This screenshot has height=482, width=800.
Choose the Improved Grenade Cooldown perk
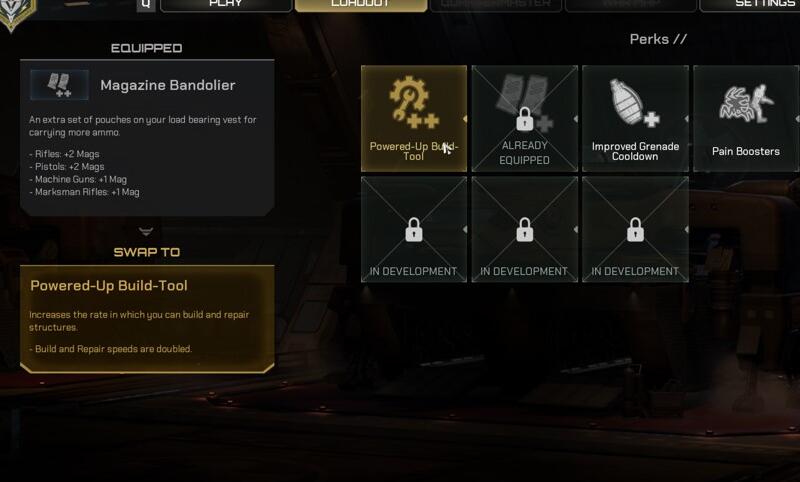635,118
